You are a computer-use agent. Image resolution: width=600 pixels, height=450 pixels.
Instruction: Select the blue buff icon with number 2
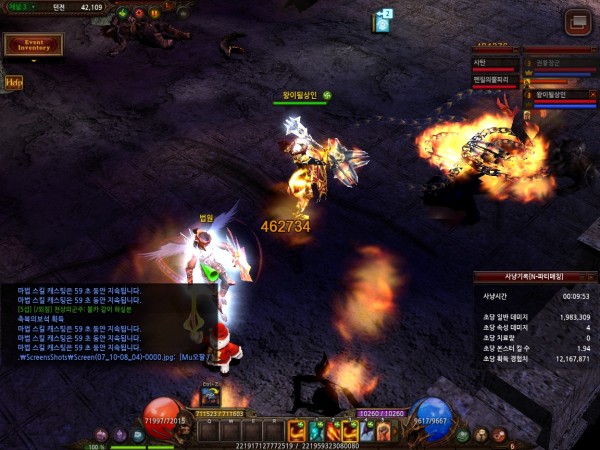click(381, 21)
